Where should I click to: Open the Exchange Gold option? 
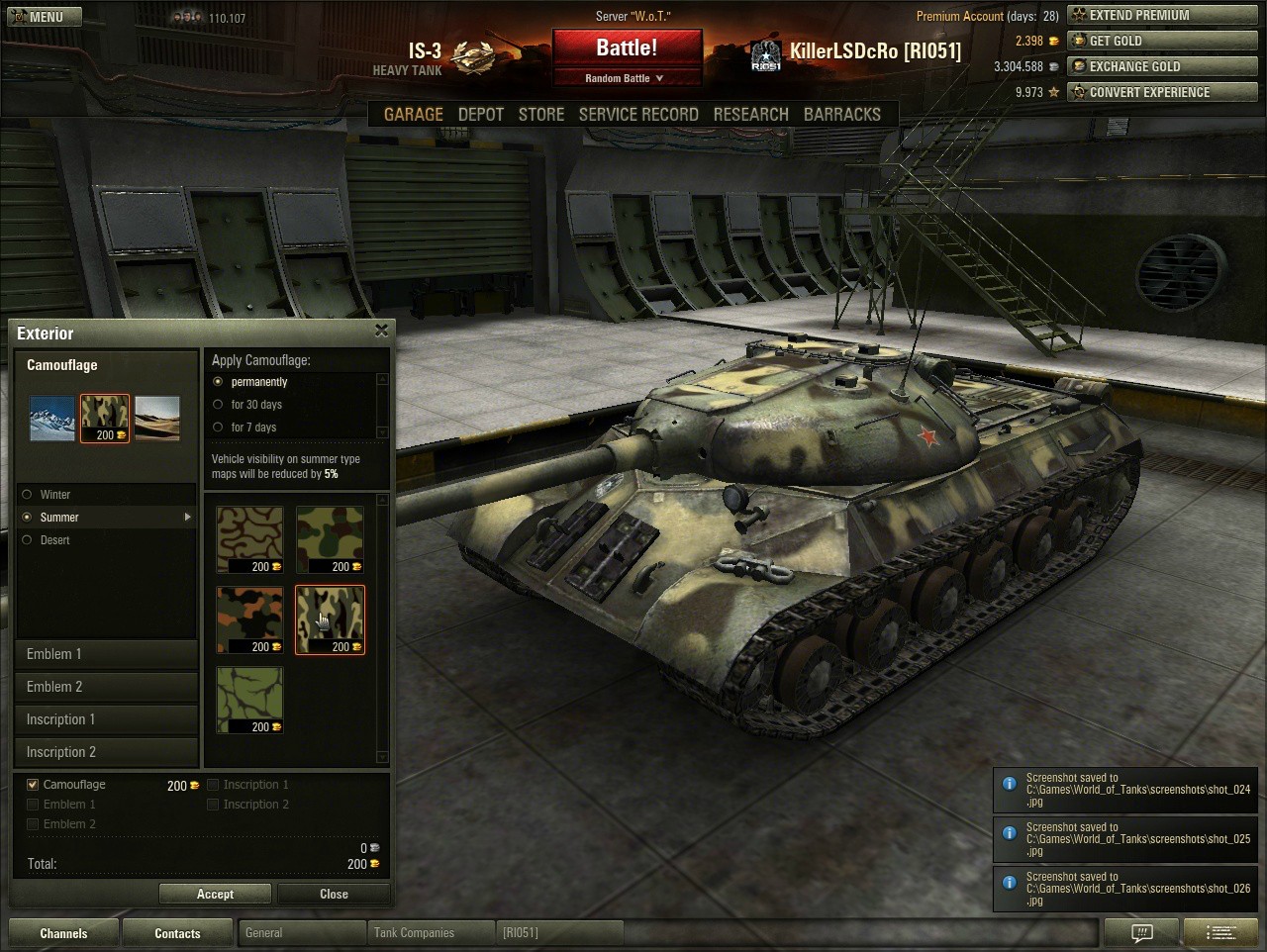1161,66
